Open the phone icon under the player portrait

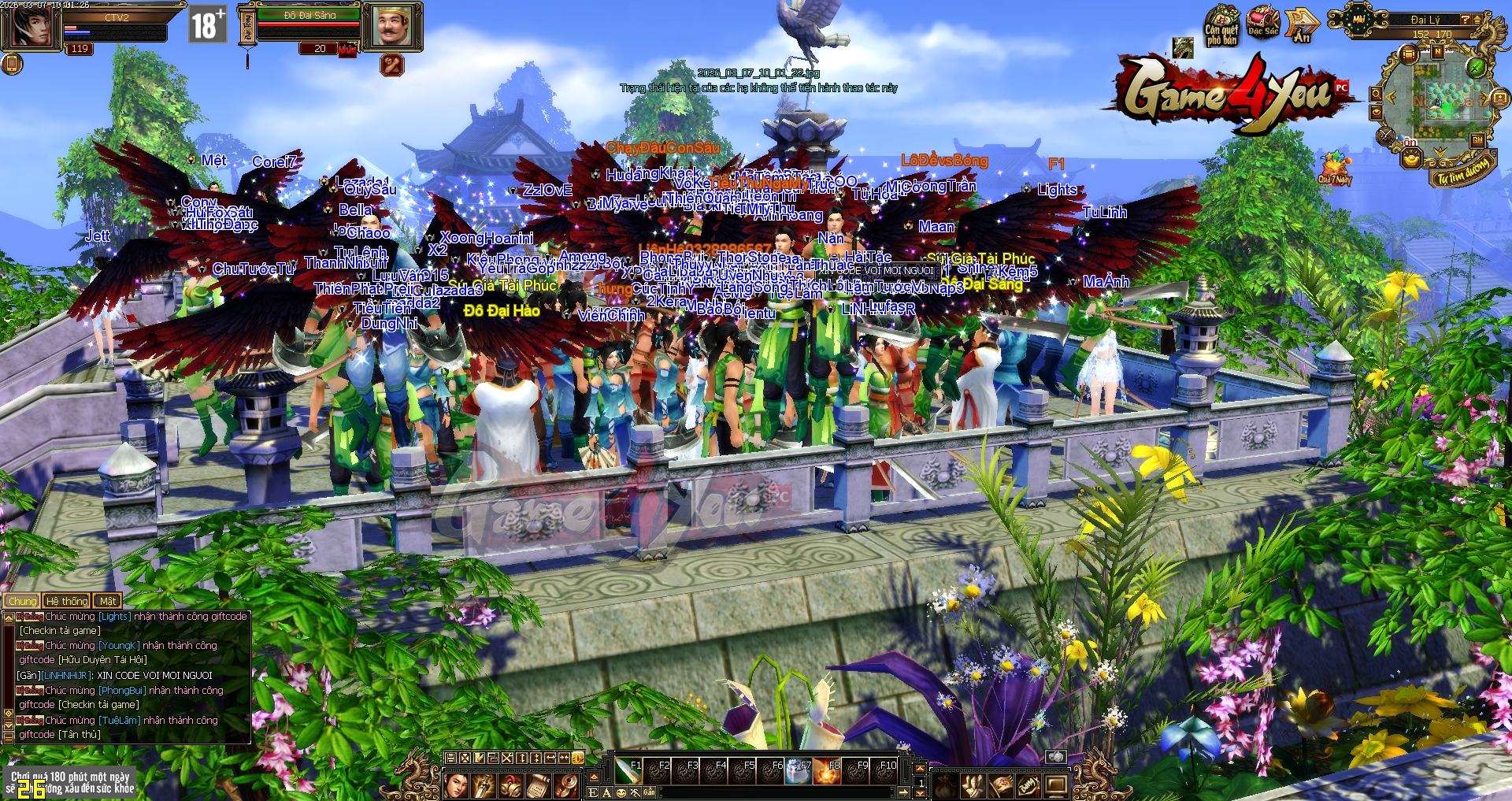11,64
